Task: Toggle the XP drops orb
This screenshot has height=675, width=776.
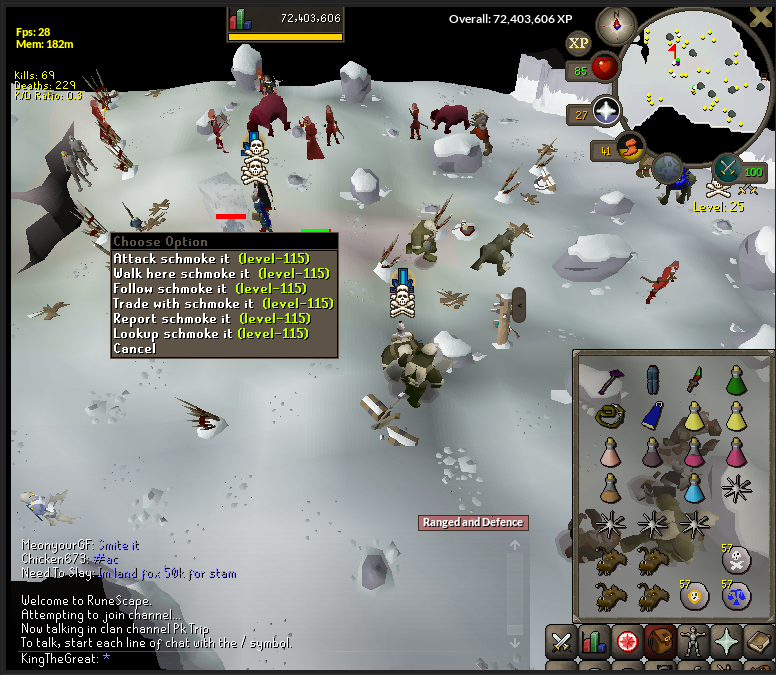Action: tap(578, 43)
